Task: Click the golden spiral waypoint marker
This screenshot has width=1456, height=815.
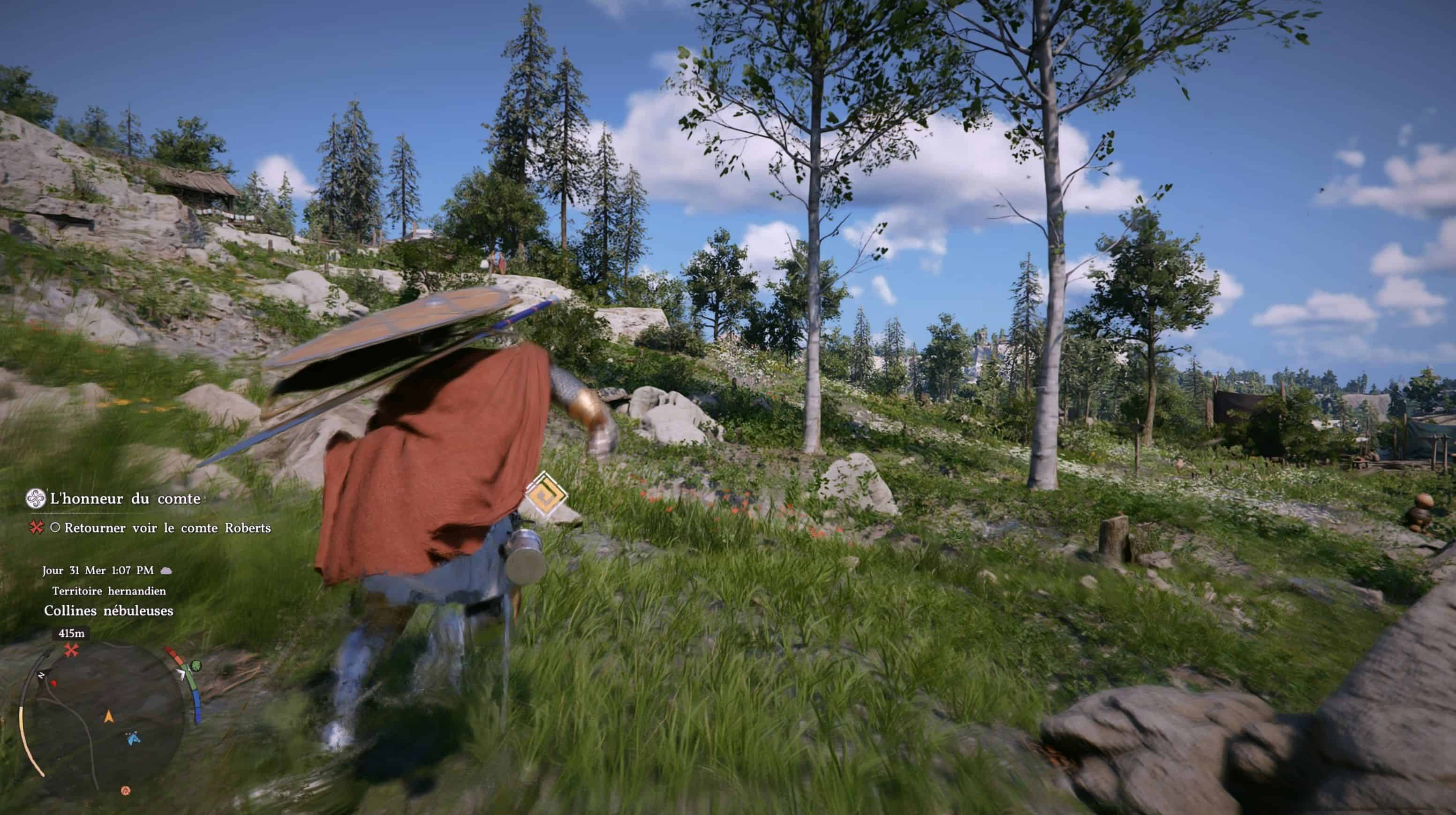Action: pyautogui.click(x=545, y=495)
